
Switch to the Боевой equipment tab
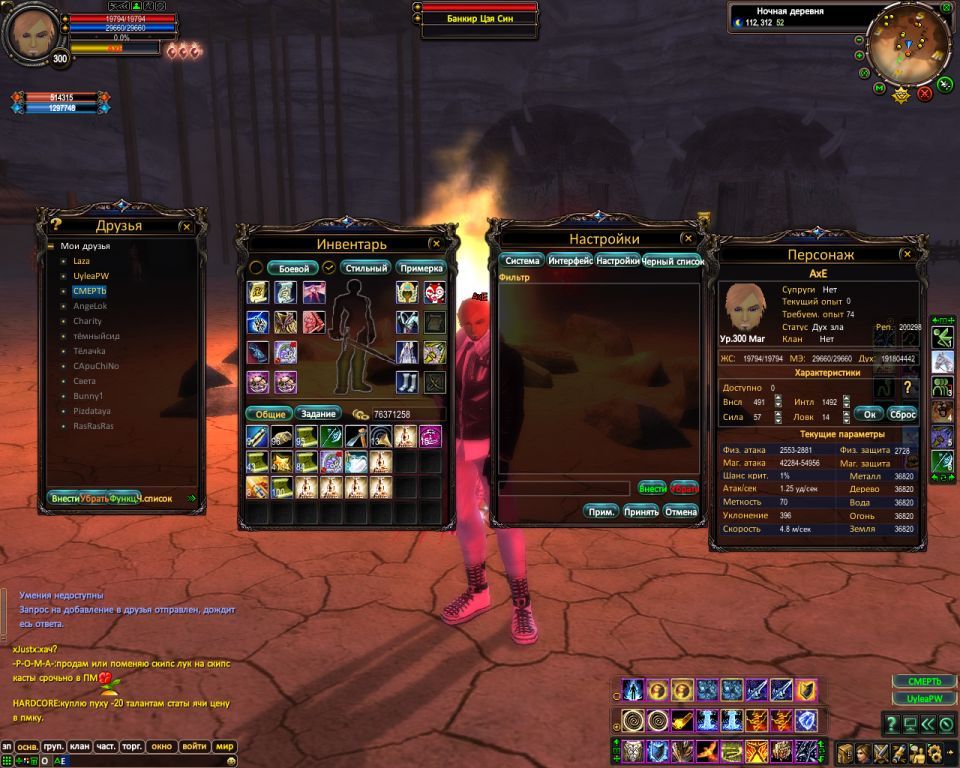(293, 268)
